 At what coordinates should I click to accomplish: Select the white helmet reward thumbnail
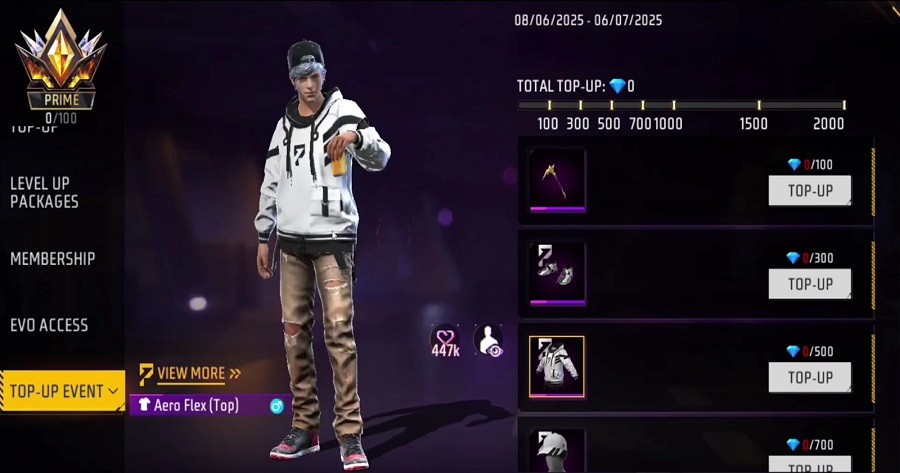(557, 452)
